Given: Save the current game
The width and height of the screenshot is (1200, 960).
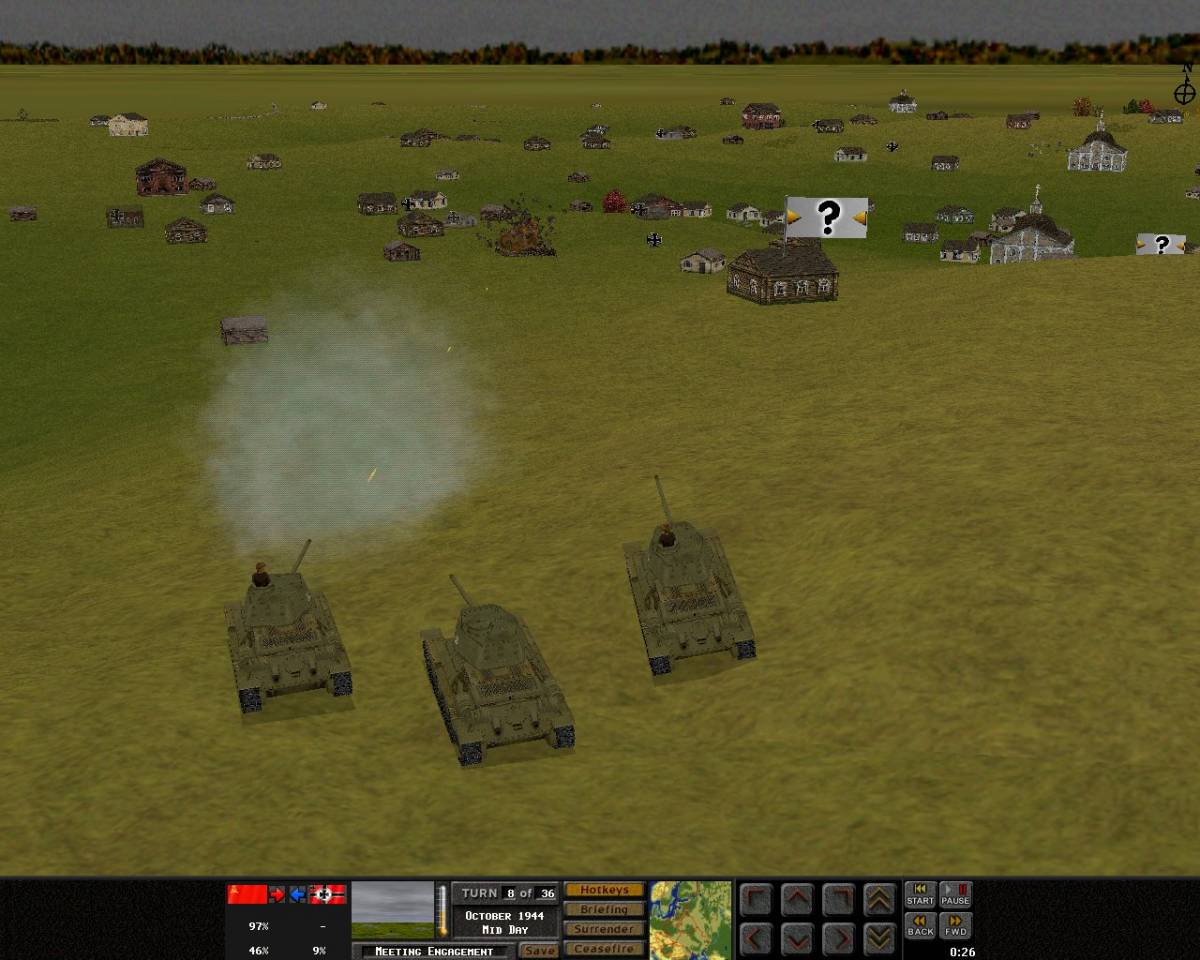Looking at the screenshot, I should (x=540, y=951).
